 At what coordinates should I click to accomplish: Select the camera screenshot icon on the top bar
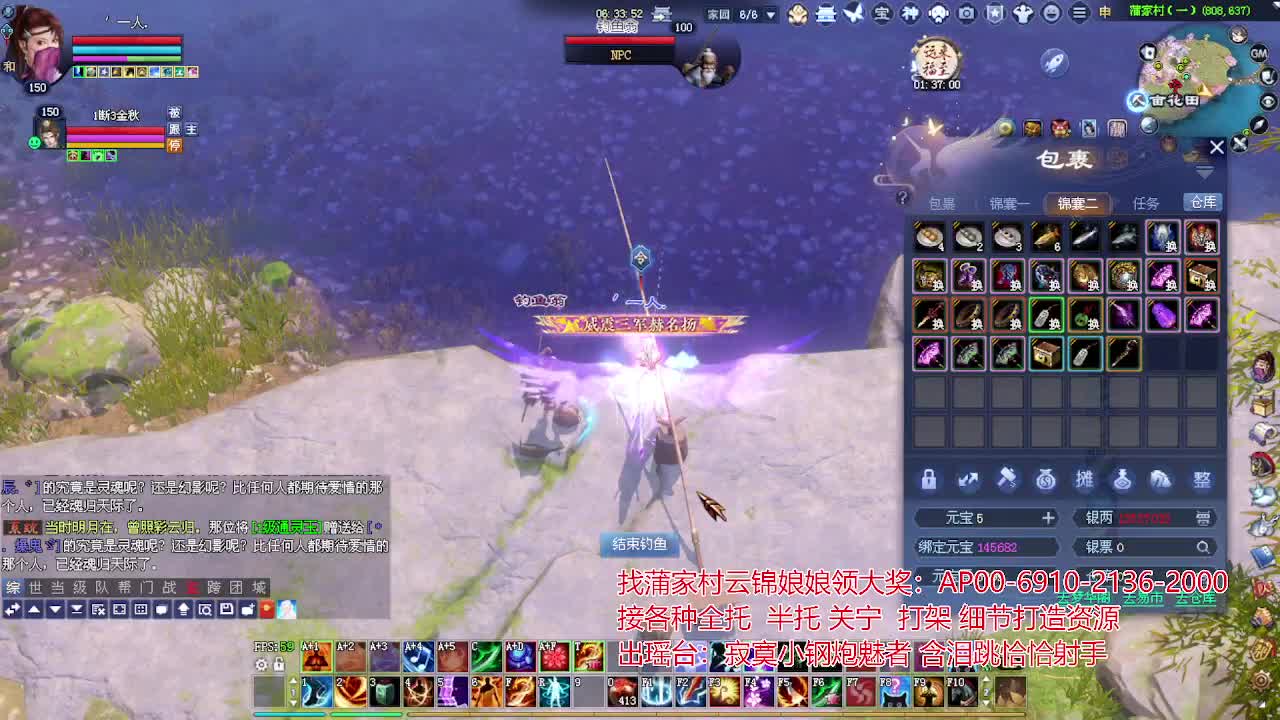(965, 12)
